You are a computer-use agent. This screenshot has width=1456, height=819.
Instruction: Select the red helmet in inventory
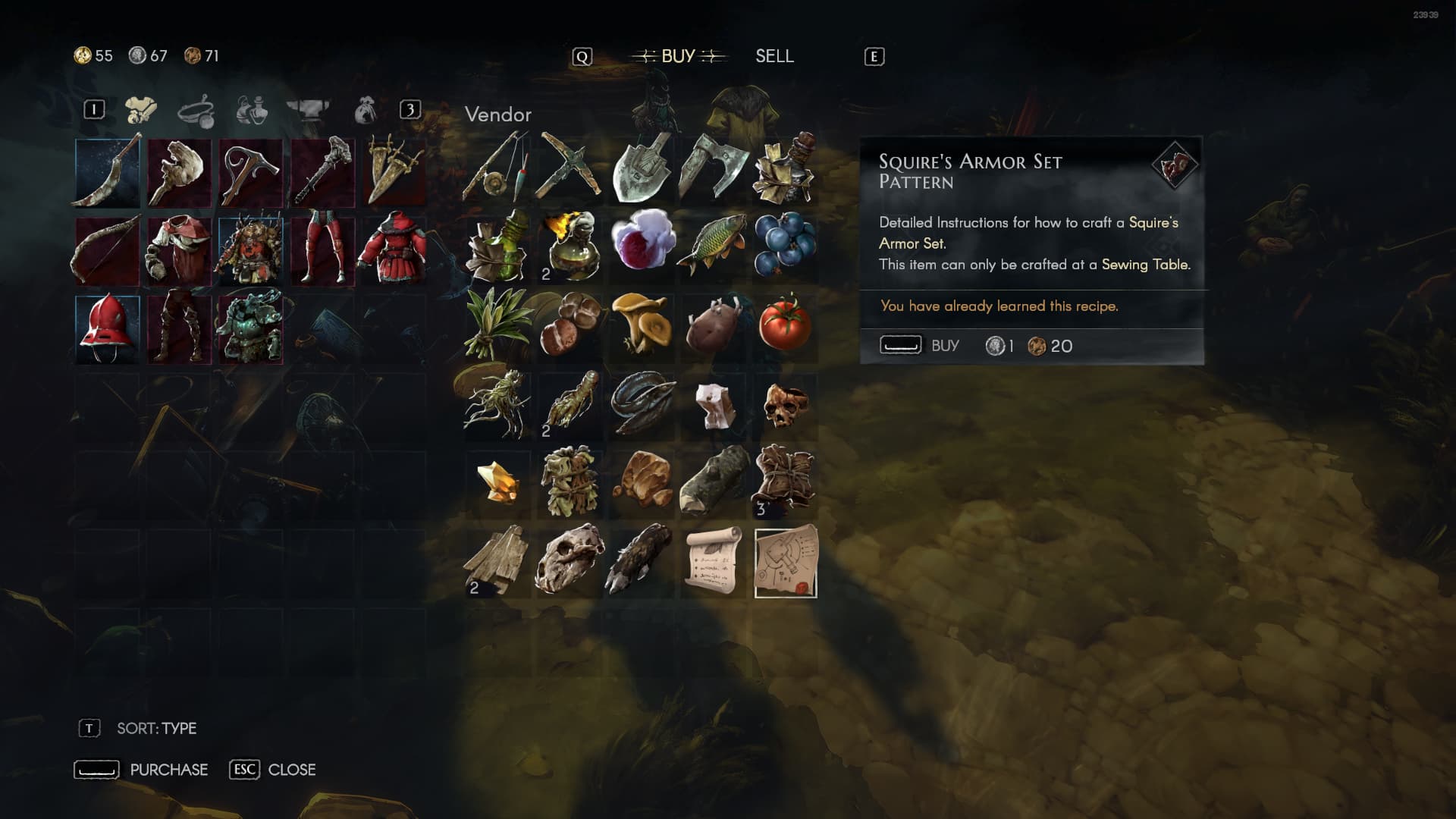click(x=108, y=328)
